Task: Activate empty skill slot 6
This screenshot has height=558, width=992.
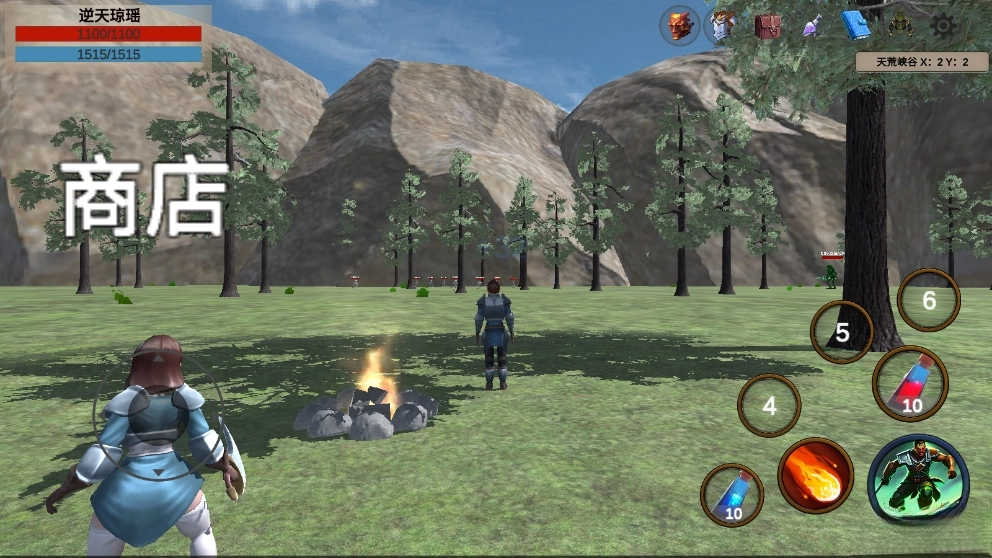Action: click(929, 300)
